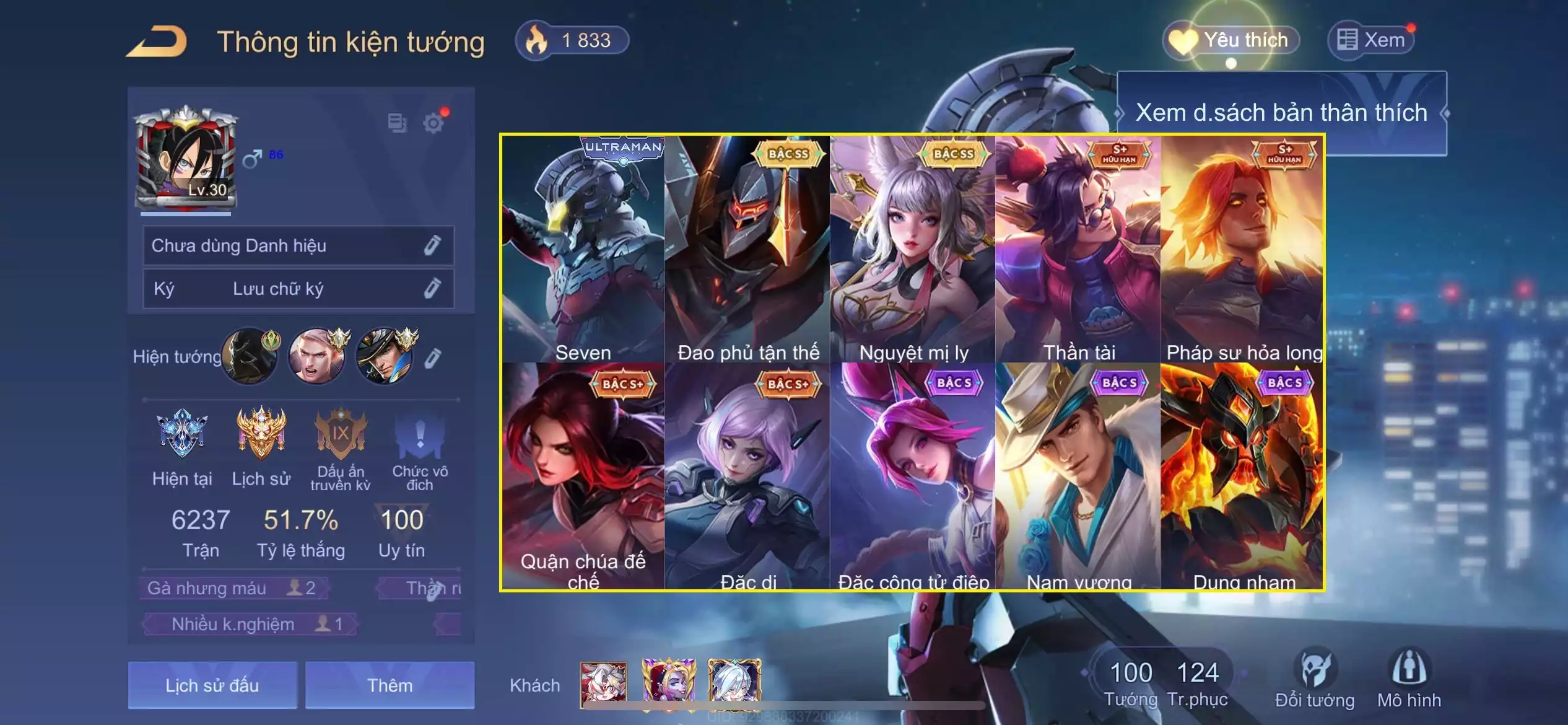The height and width of the screenshot is (725, 1568).
Task: Open the Xem view button
Action: (x=1372, y=41)
